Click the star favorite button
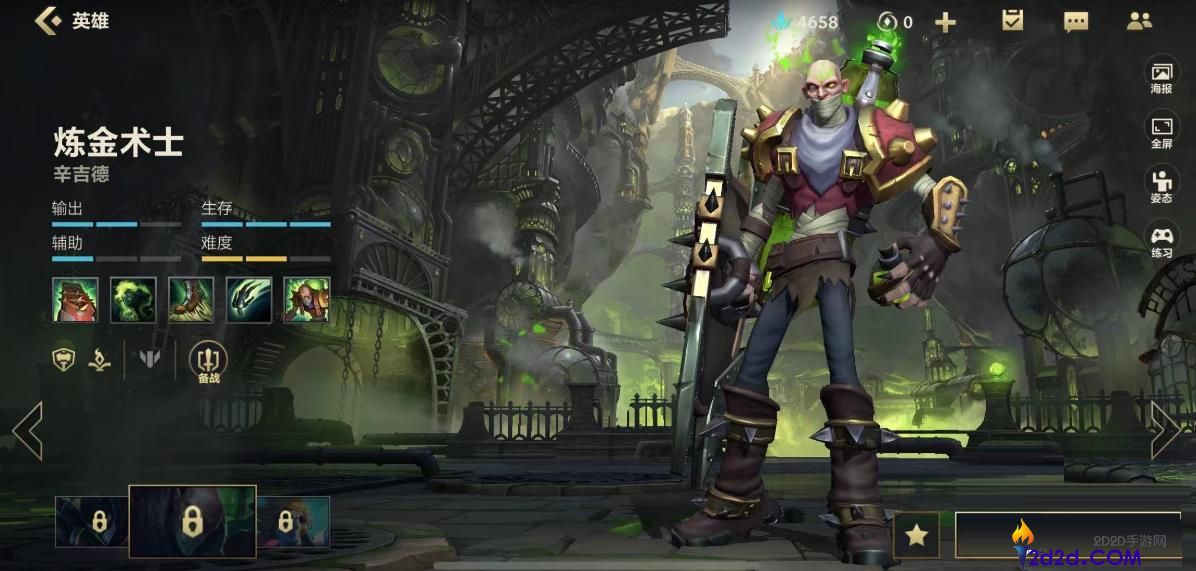This screenshot has width=1196, height=571. click(916, 536)
